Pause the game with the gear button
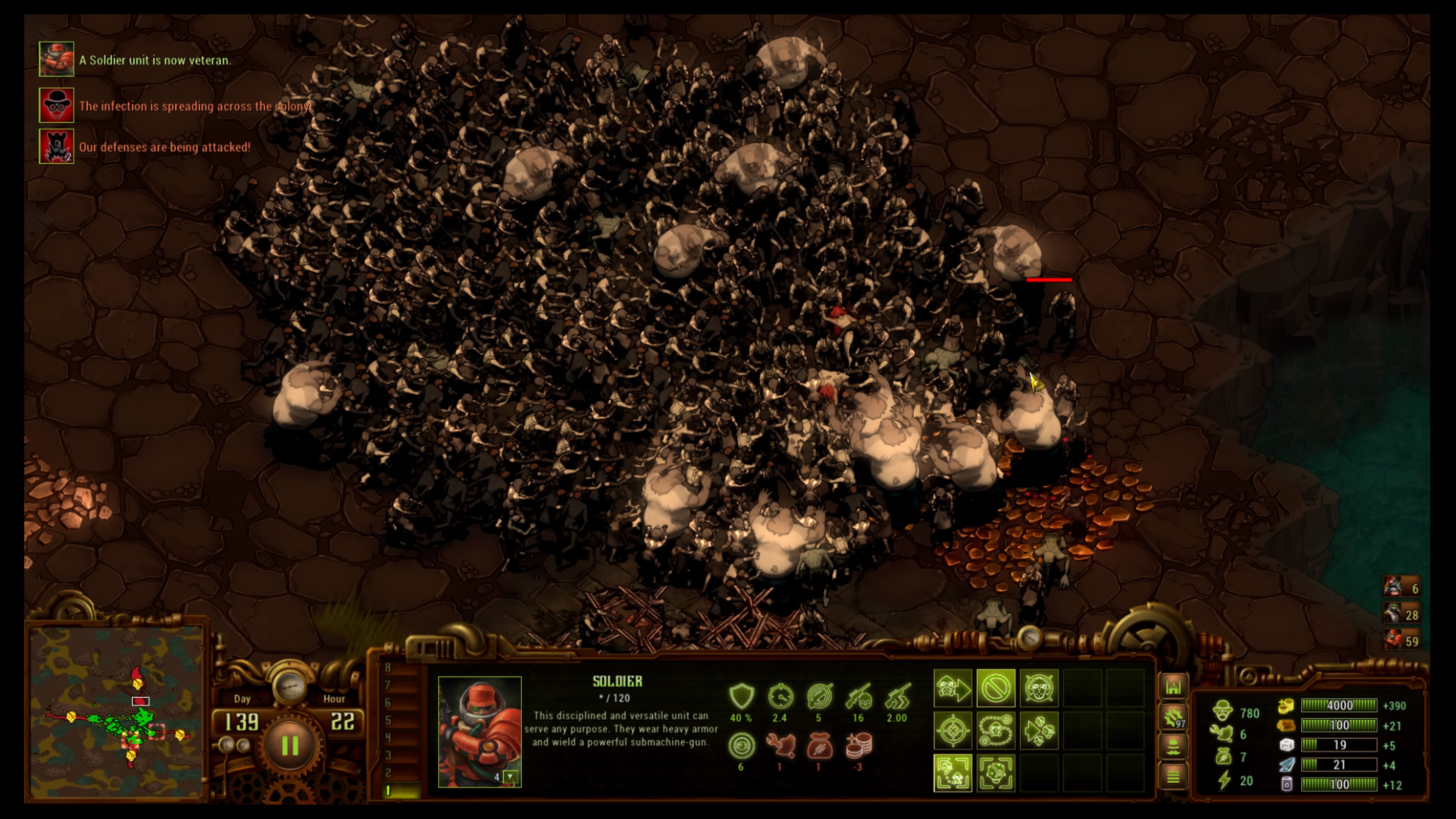The image size is (1456, 819). coord(290,745)
